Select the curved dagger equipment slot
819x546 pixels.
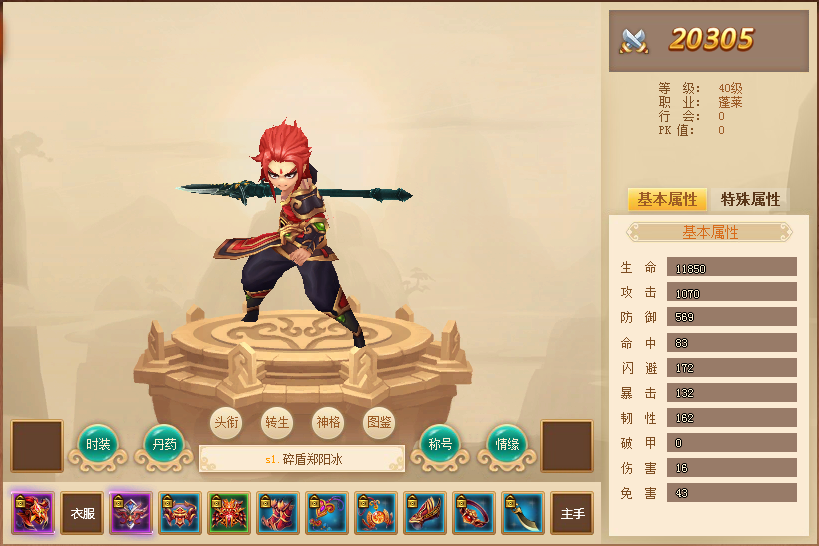pyautogui.click(x=523, y=513)
